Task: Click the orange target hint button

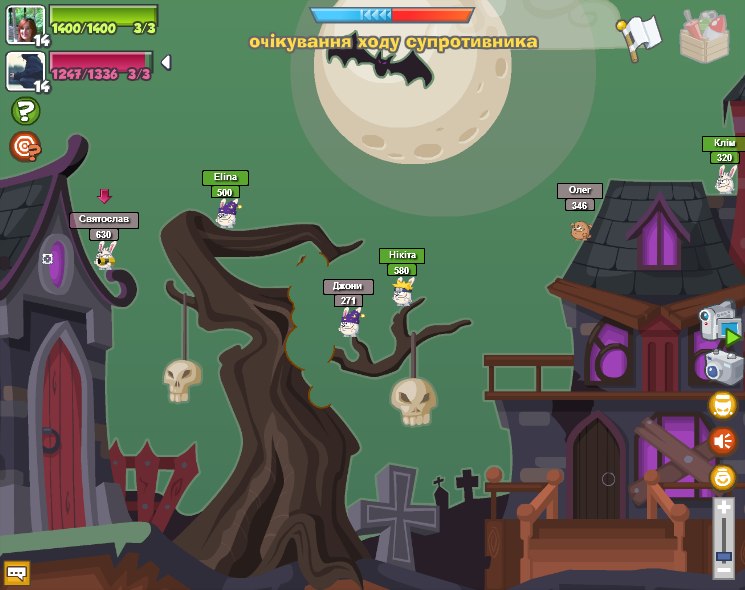Action: 25,147
